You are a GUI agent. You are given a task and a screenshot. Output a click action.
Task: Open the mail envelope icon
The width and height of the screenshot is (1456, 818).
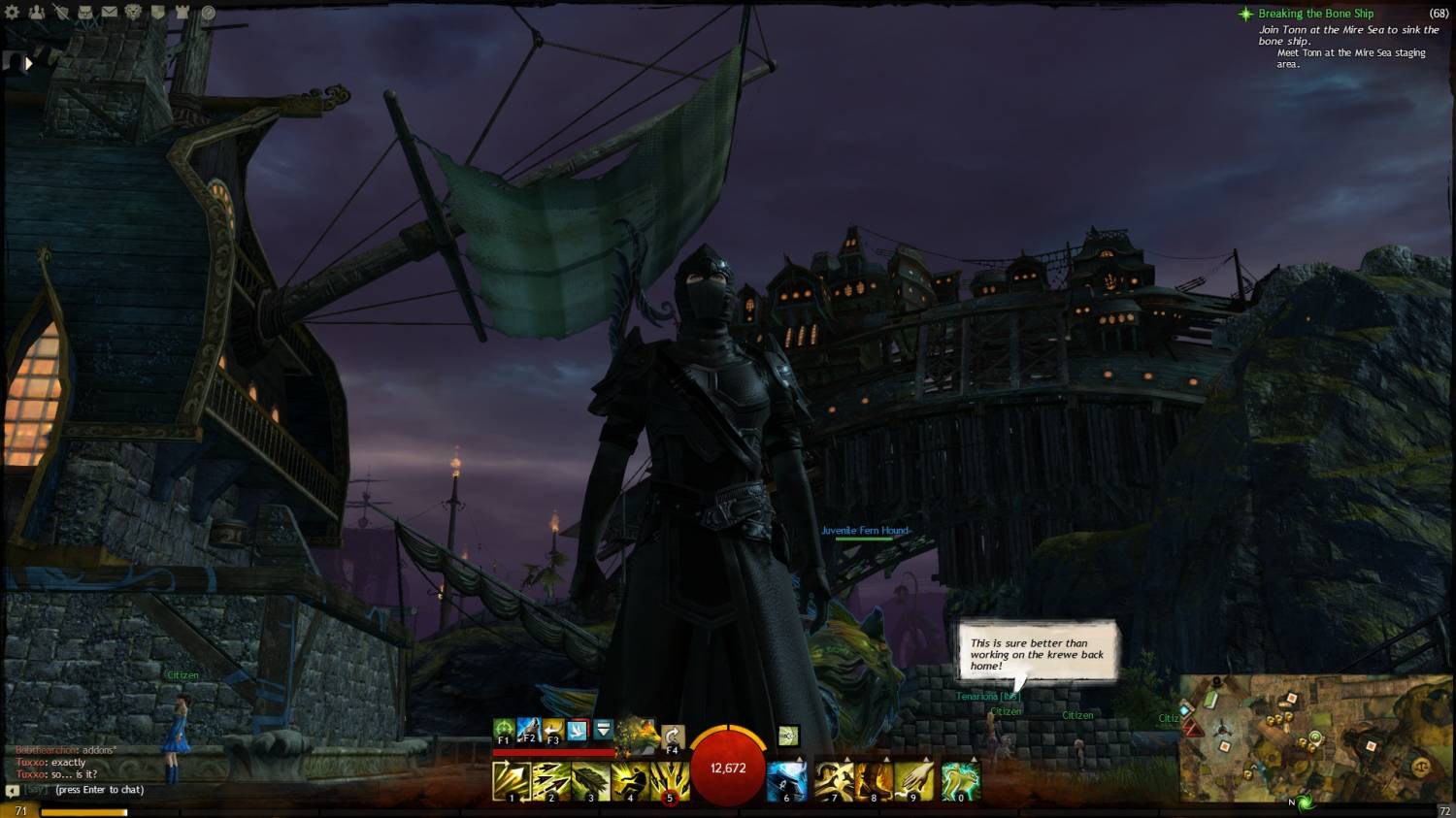point(110,13)
